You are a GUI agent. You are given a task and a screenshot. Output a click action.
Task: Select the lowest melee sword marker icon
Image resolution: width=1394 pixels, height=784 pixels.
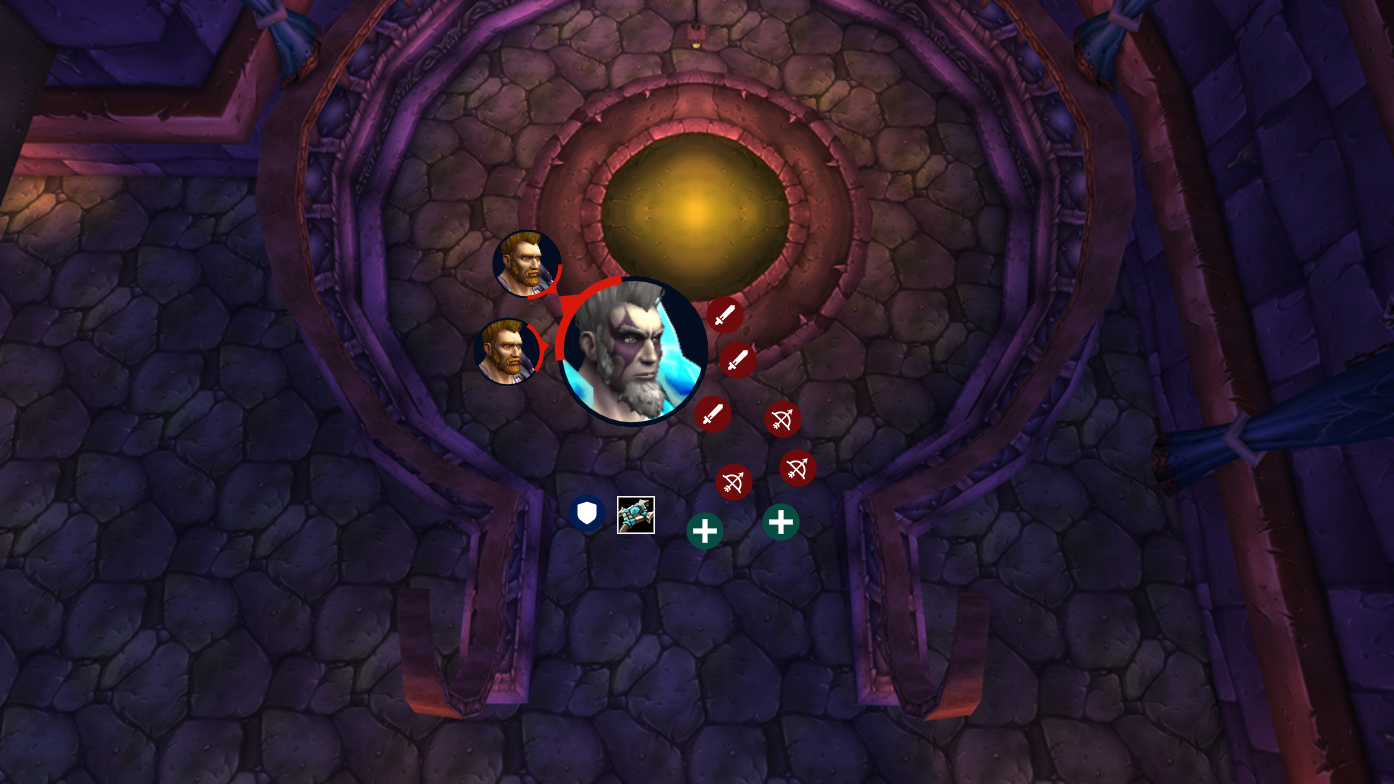(x=712, y=413)
